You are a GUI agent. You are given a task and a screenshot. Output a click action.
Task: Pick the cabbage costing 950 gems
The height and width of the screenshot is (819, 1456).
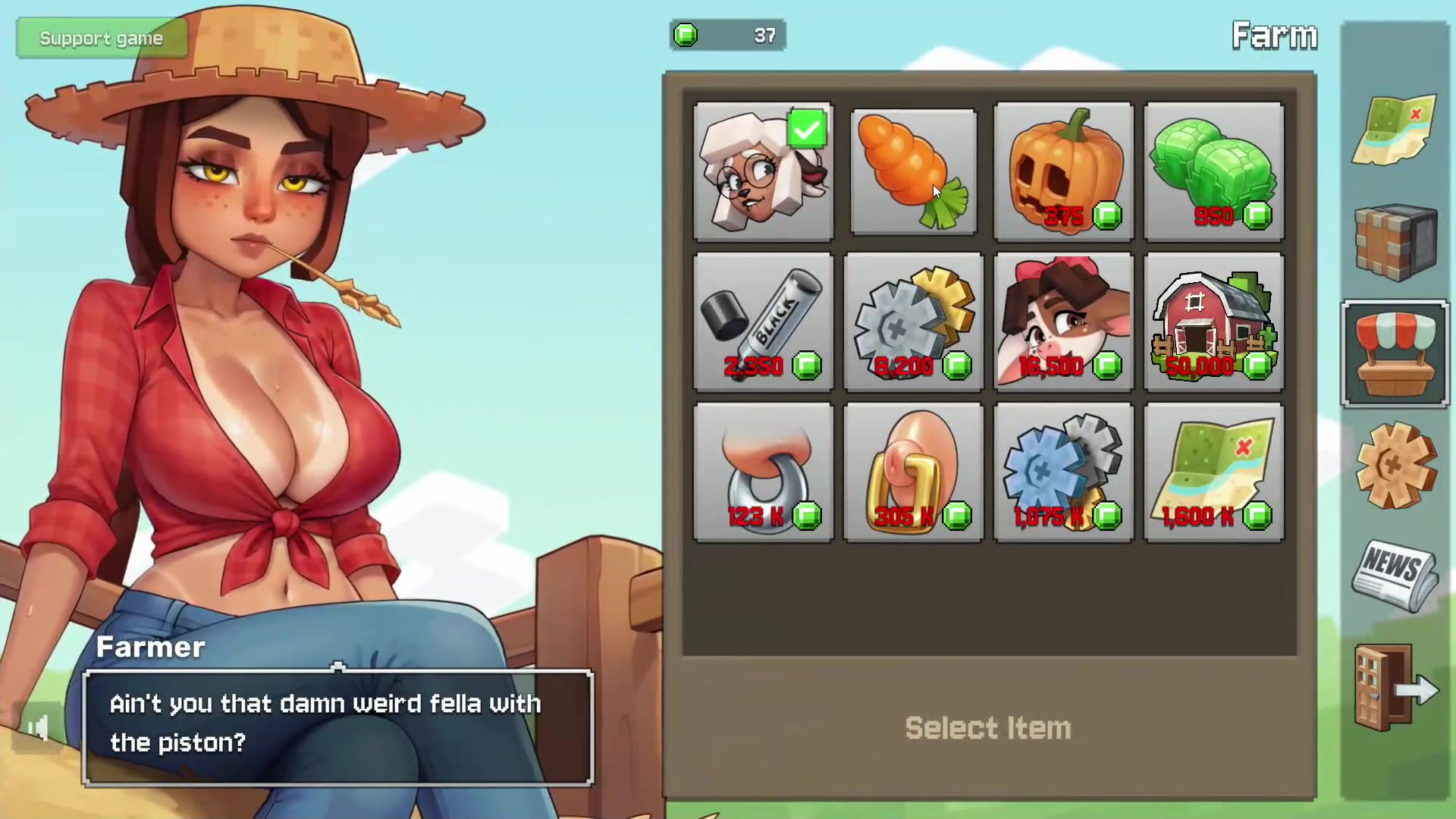point(1213,172)
